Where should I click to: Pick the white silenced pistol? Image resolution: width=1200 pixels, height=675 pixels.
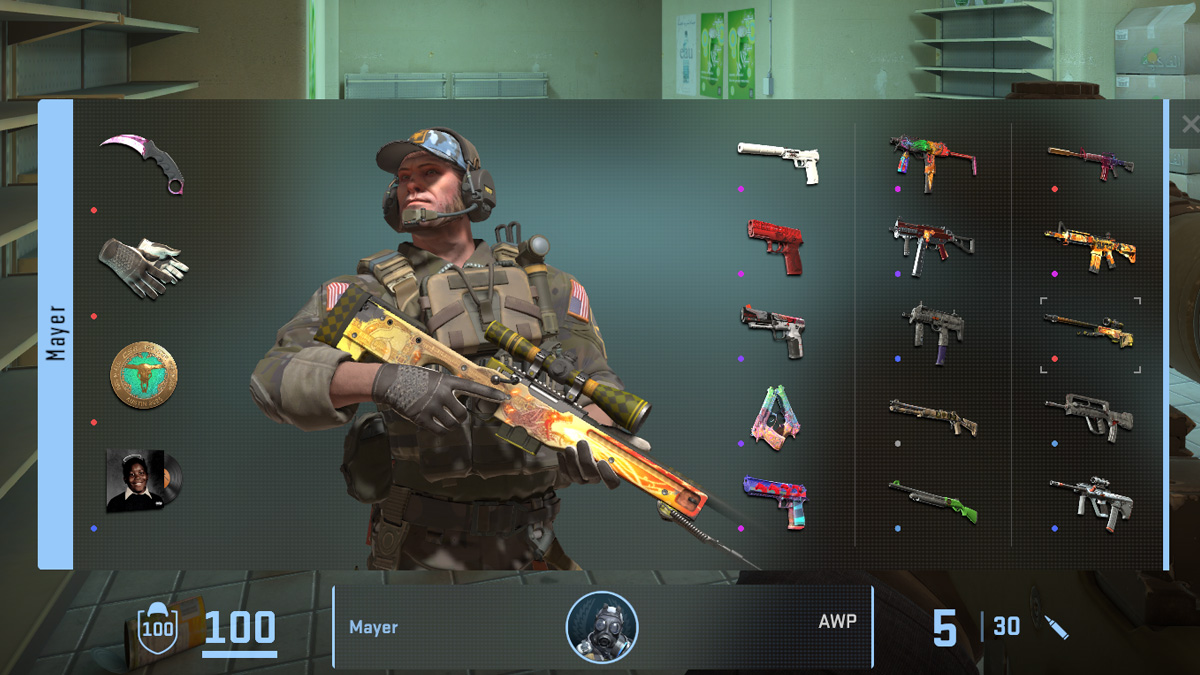(x=779, y=160)
